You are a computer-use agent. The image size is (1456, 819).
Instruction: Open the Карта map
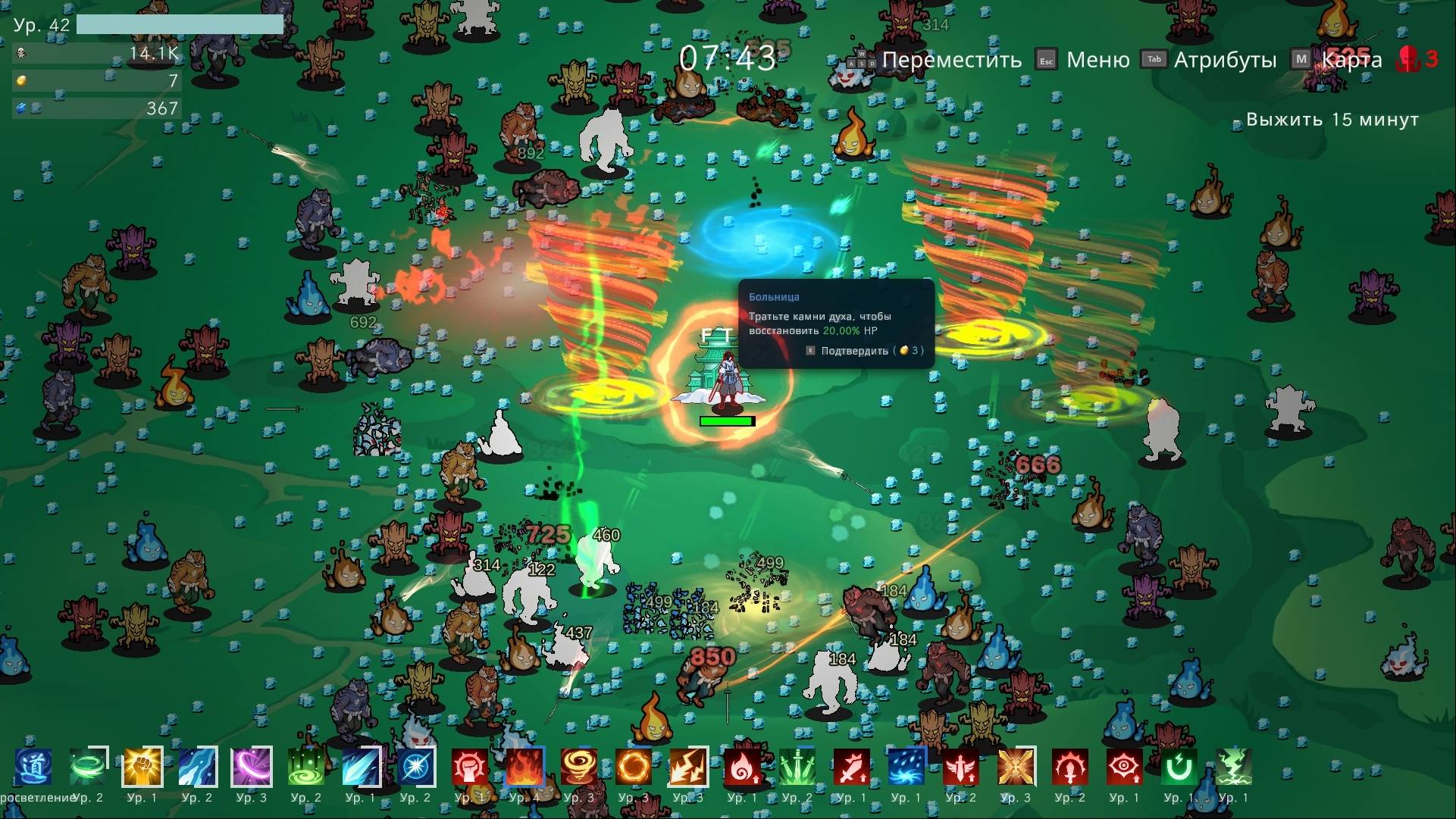[x=1351, y=60]
